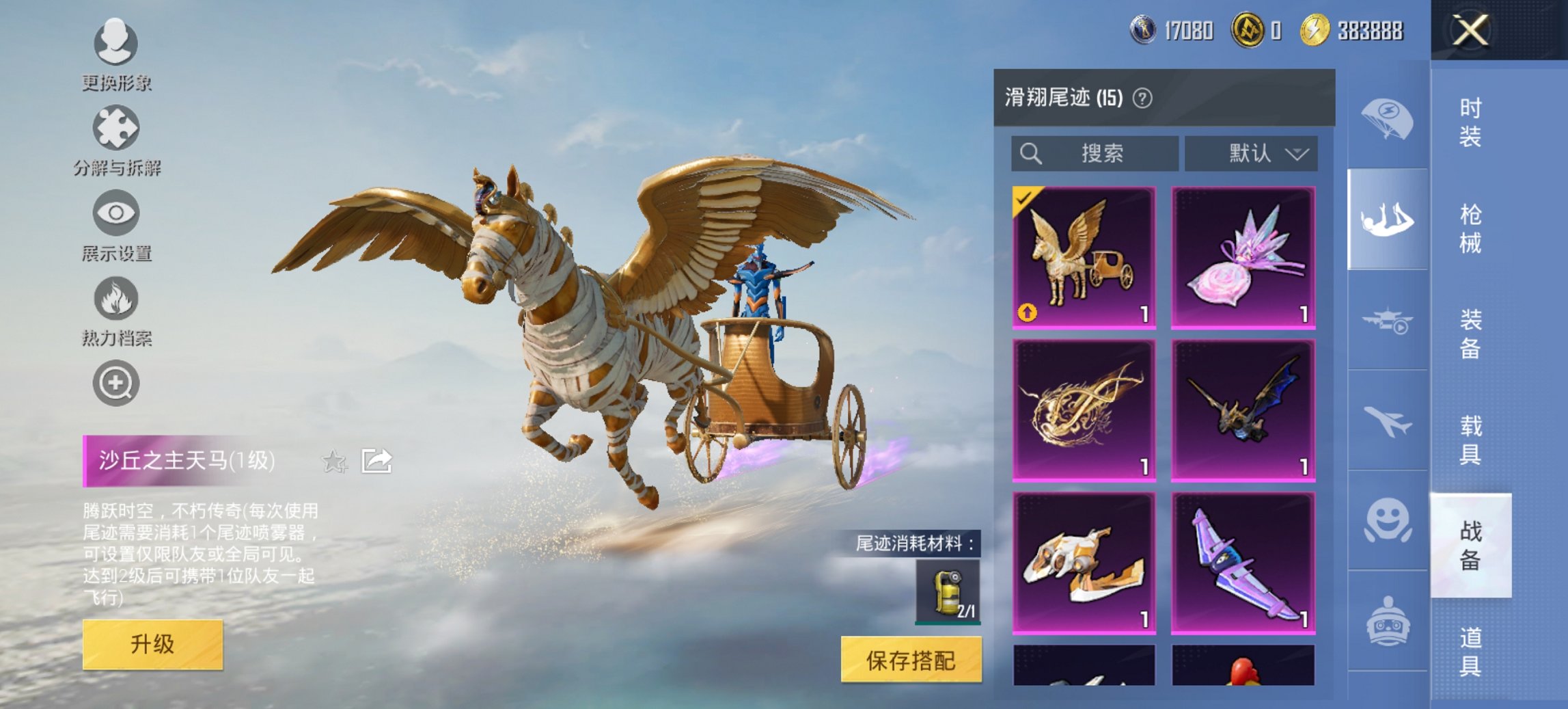
Task: Open 展示设置 via the eye icon
Action: click(x=115, y=213)
